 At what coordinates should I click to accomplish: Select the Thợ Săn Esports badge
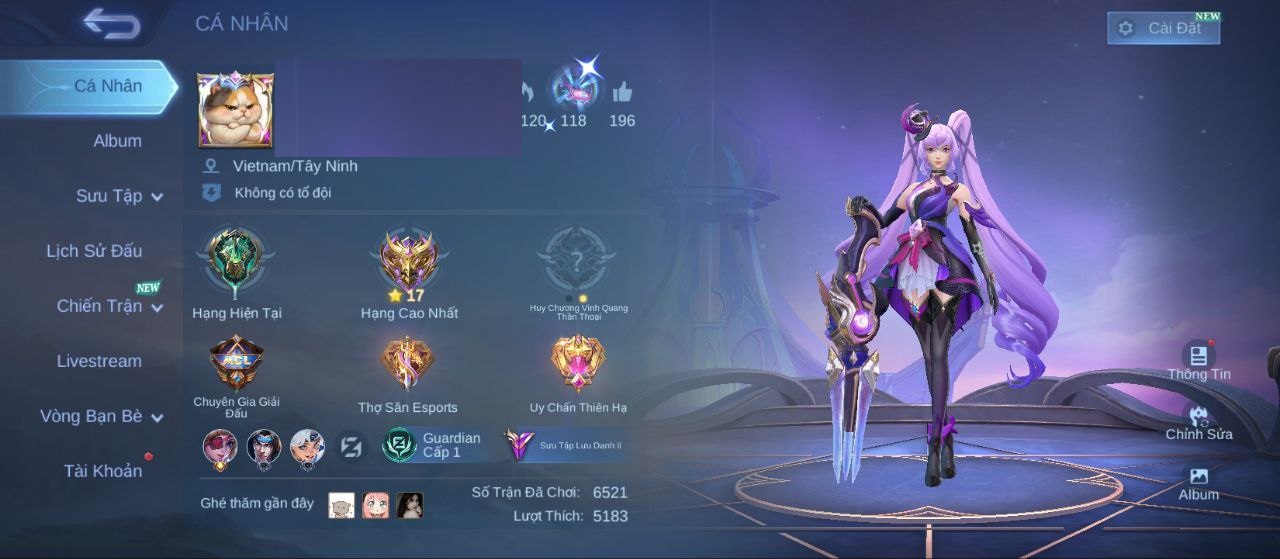(x=408, y=366)
